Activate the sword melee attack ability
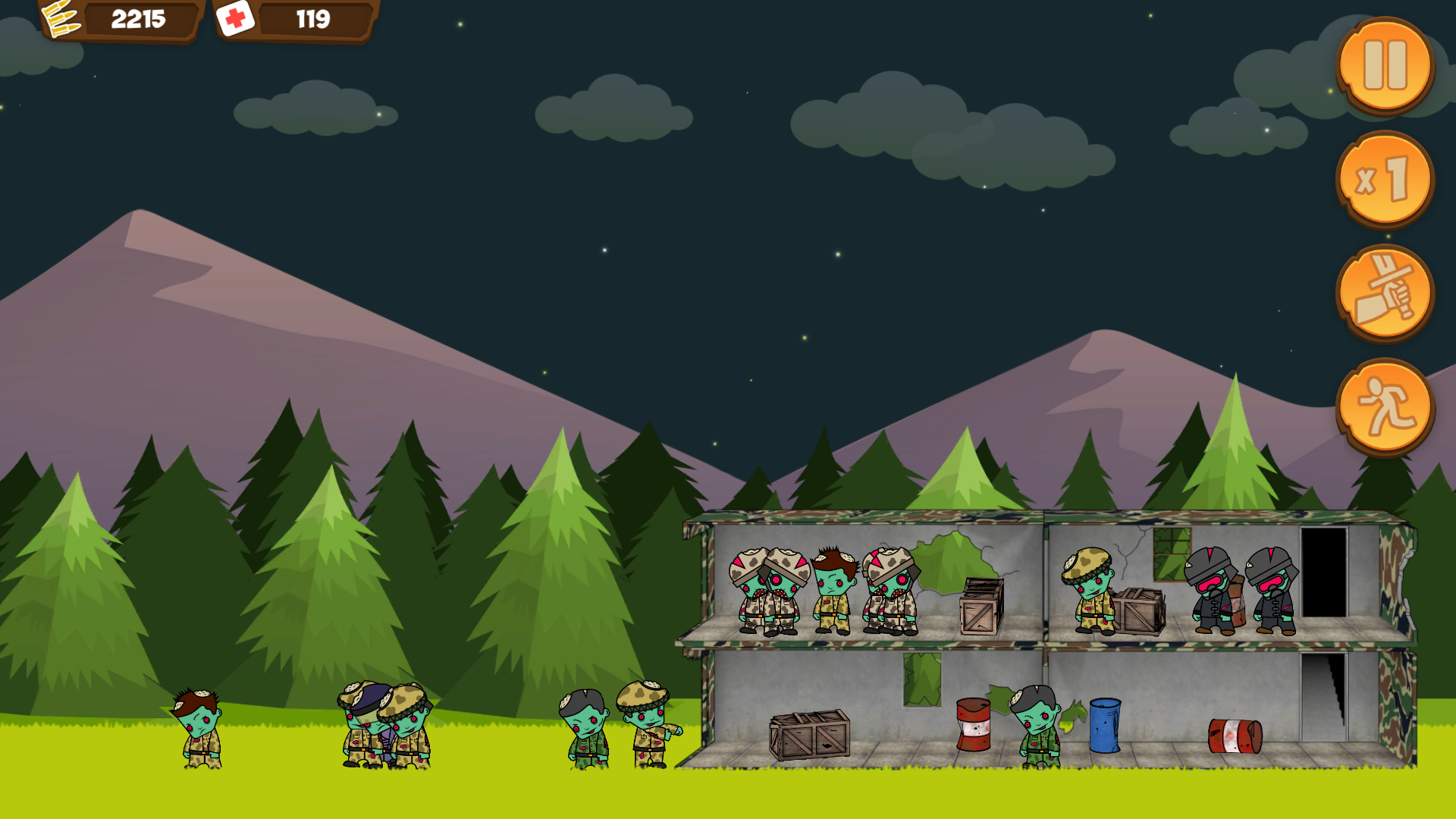 coord(1388,294)
